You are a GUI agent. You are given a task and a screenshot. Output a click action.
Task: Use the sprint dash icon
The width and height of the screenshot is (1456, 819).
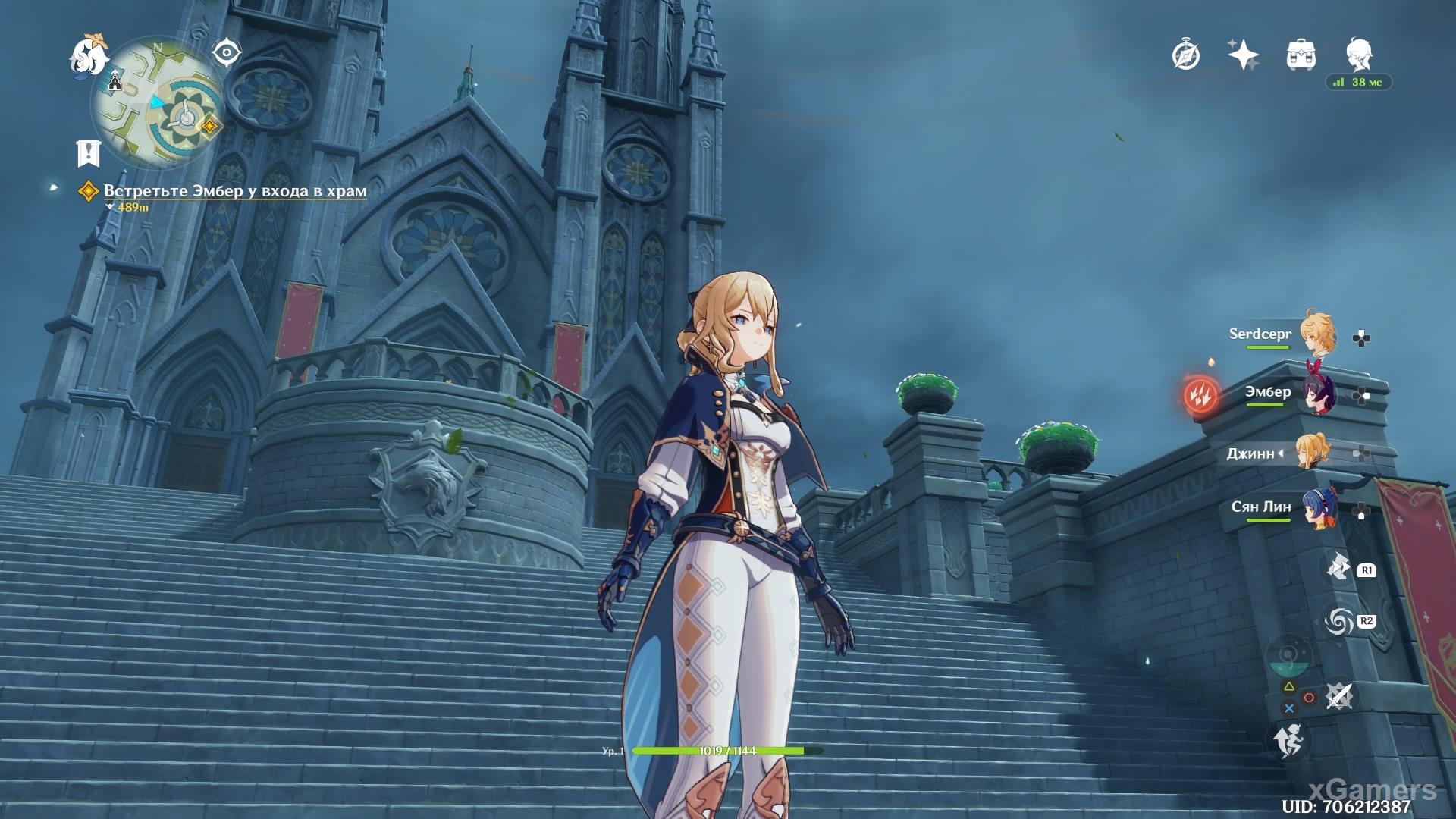pyautogui.click(x=1288, y=740)
